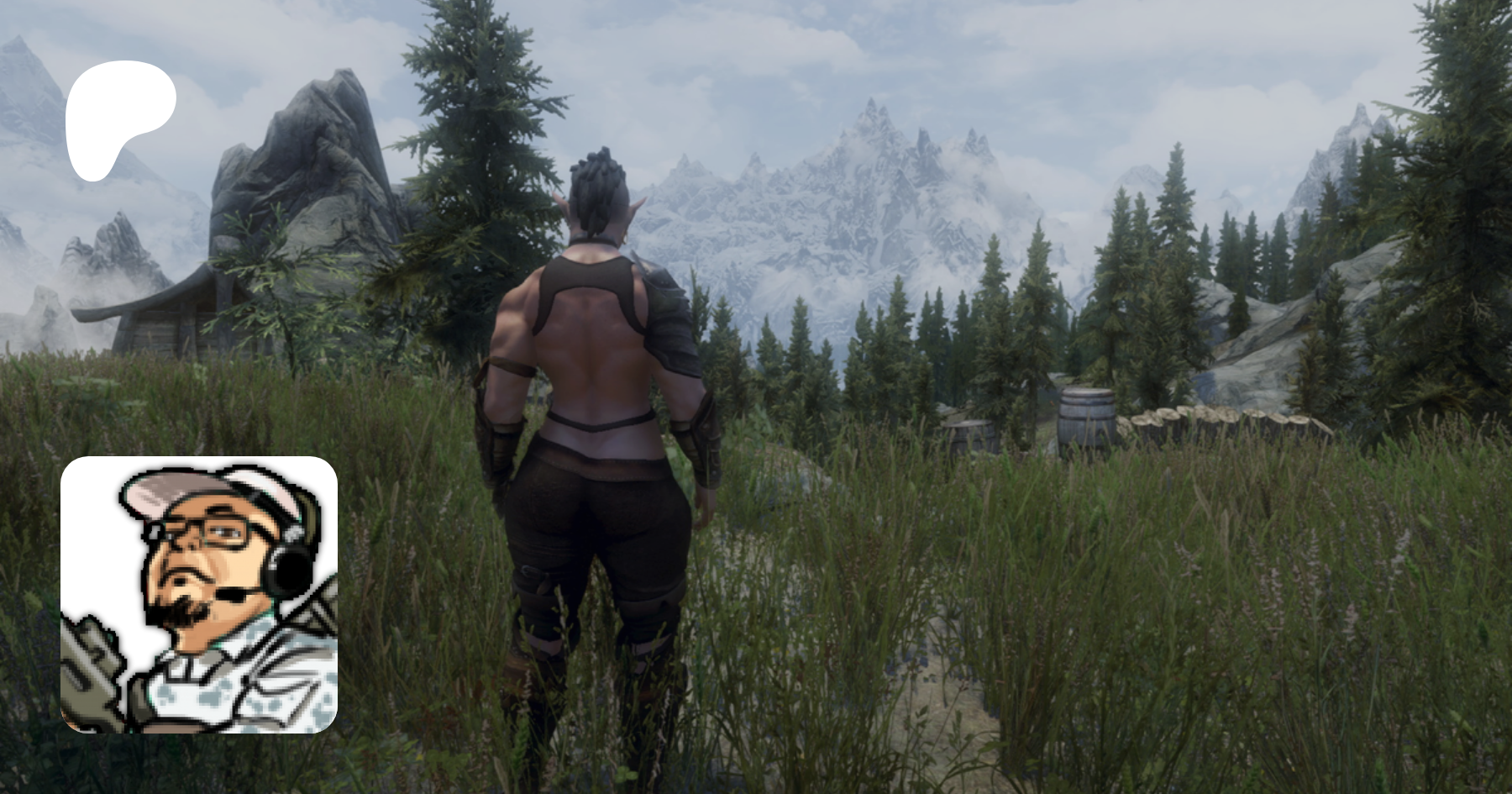Open the pixel-art creator avatar
The image size is (1512, 794).
pyautogui.click(x=199, y=595)
